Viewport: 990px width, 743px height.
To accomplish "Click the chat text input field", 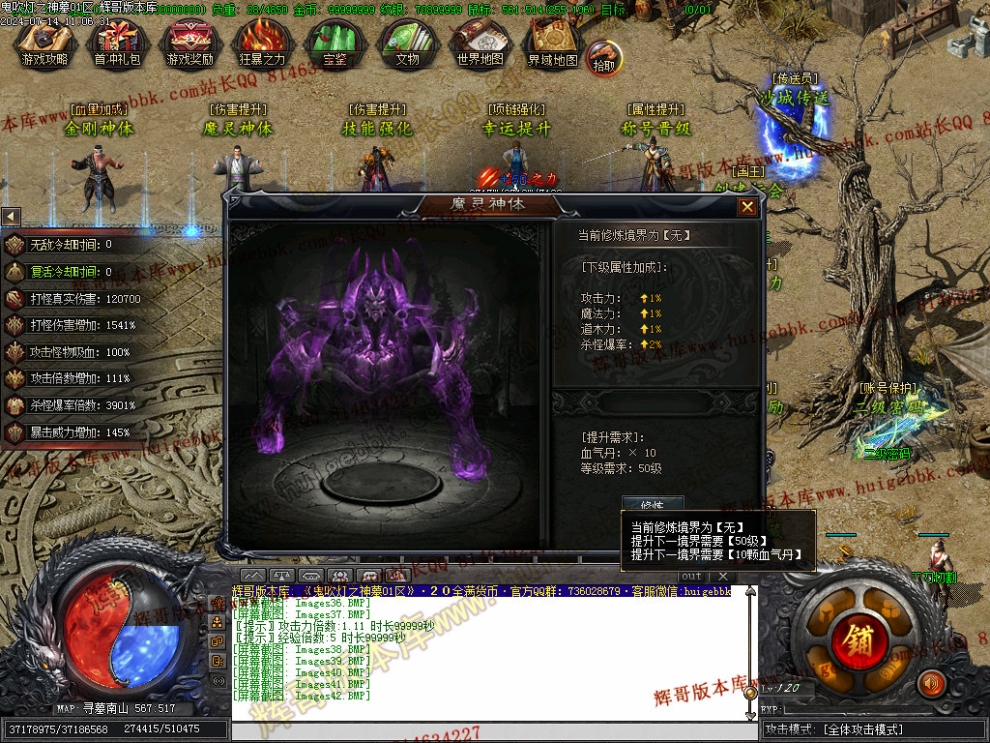I will point(490,732).
